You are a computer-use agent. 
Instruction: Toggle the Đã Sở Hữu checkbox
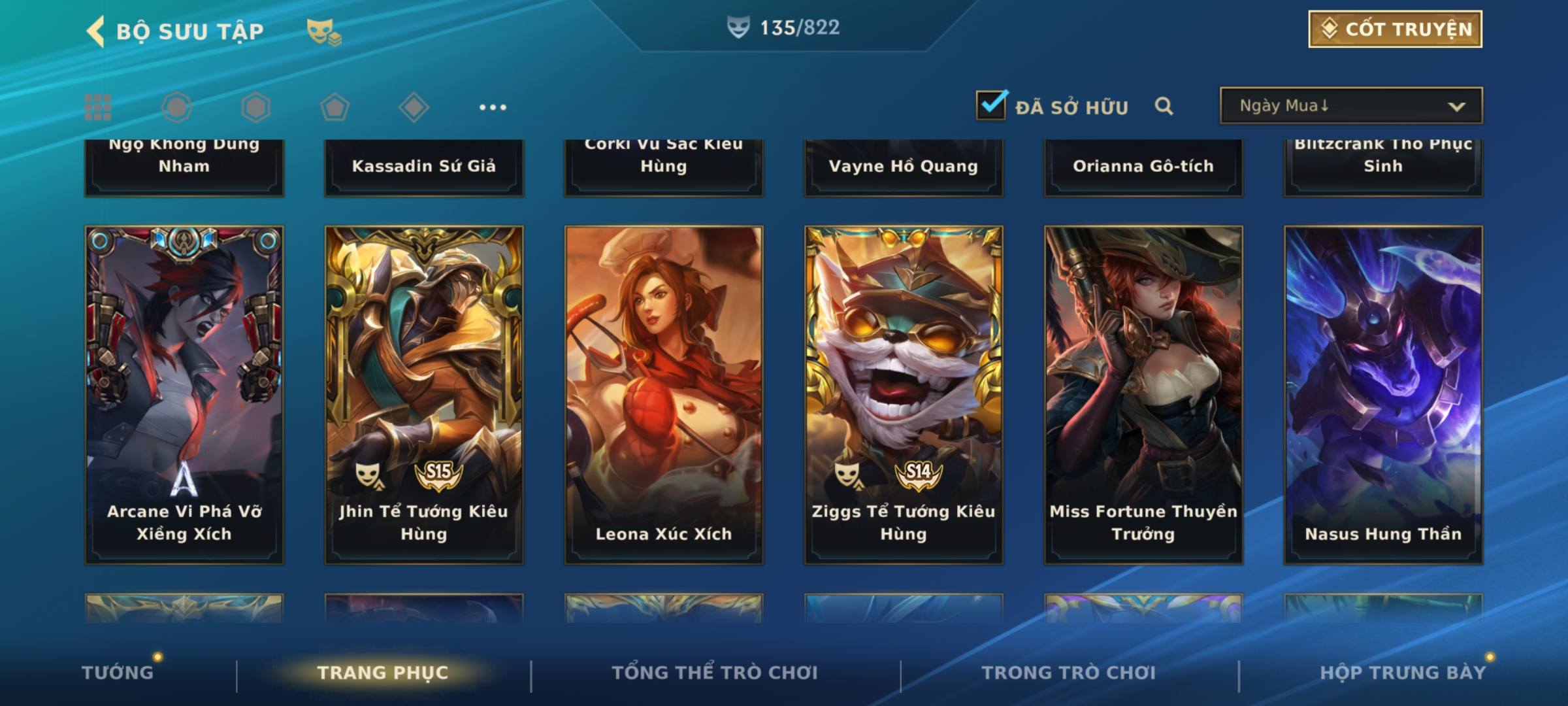[x=991, y=105]
